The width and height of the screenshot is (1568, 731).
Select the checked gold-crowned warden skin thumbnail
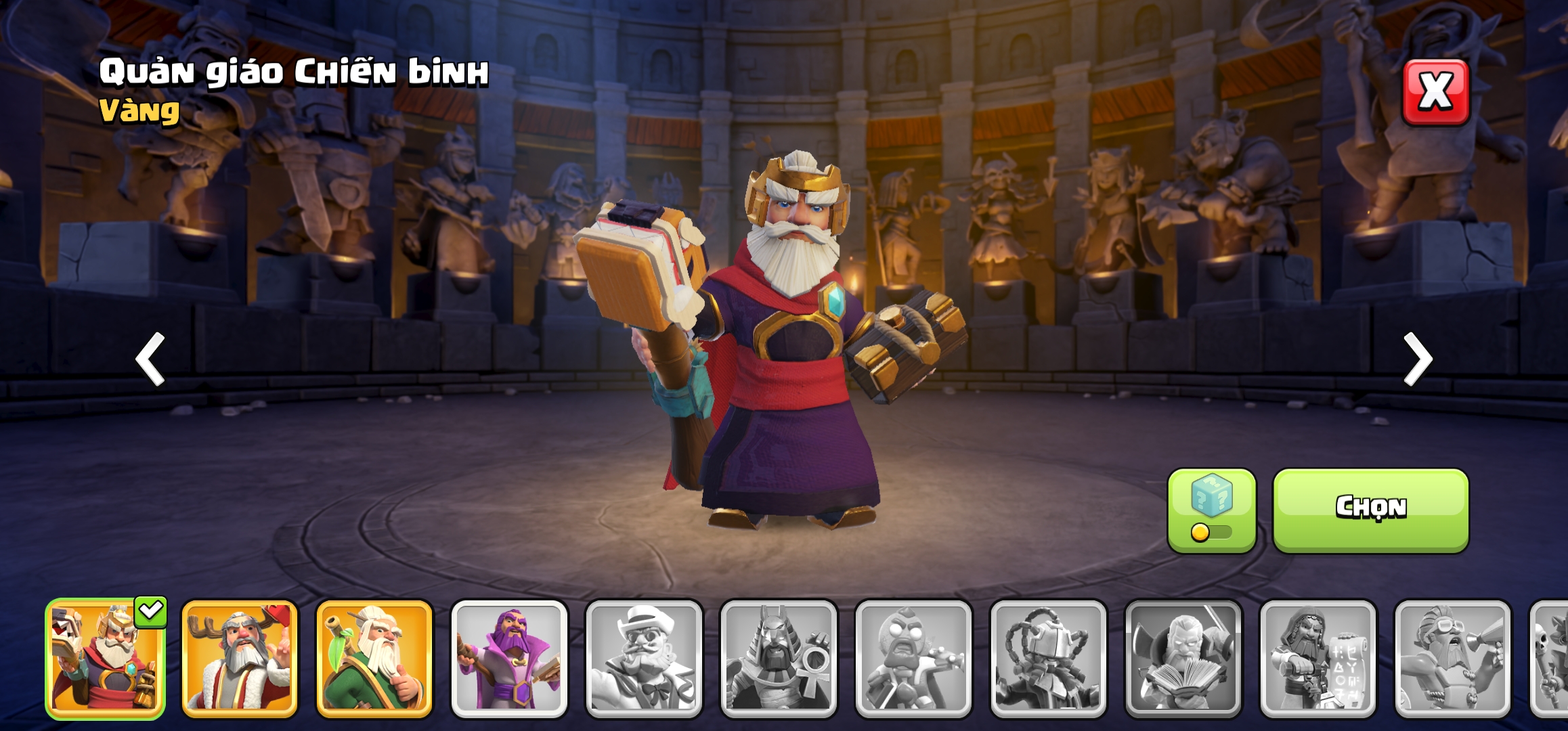point(105,659)
